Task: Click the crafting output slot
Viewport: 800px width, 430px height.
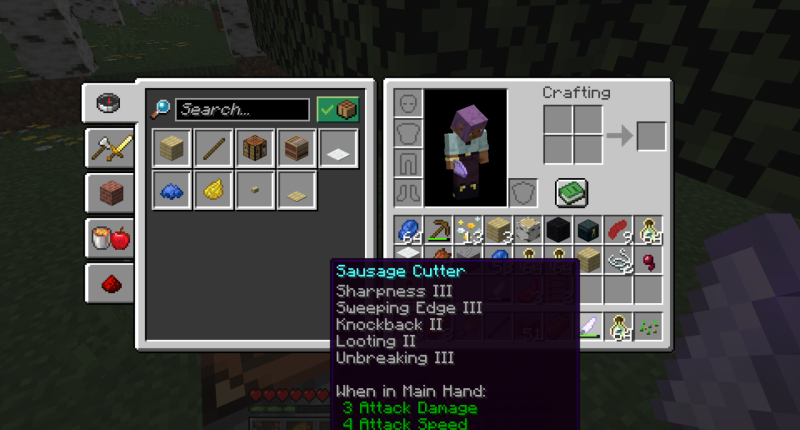Action: (651, 135)
